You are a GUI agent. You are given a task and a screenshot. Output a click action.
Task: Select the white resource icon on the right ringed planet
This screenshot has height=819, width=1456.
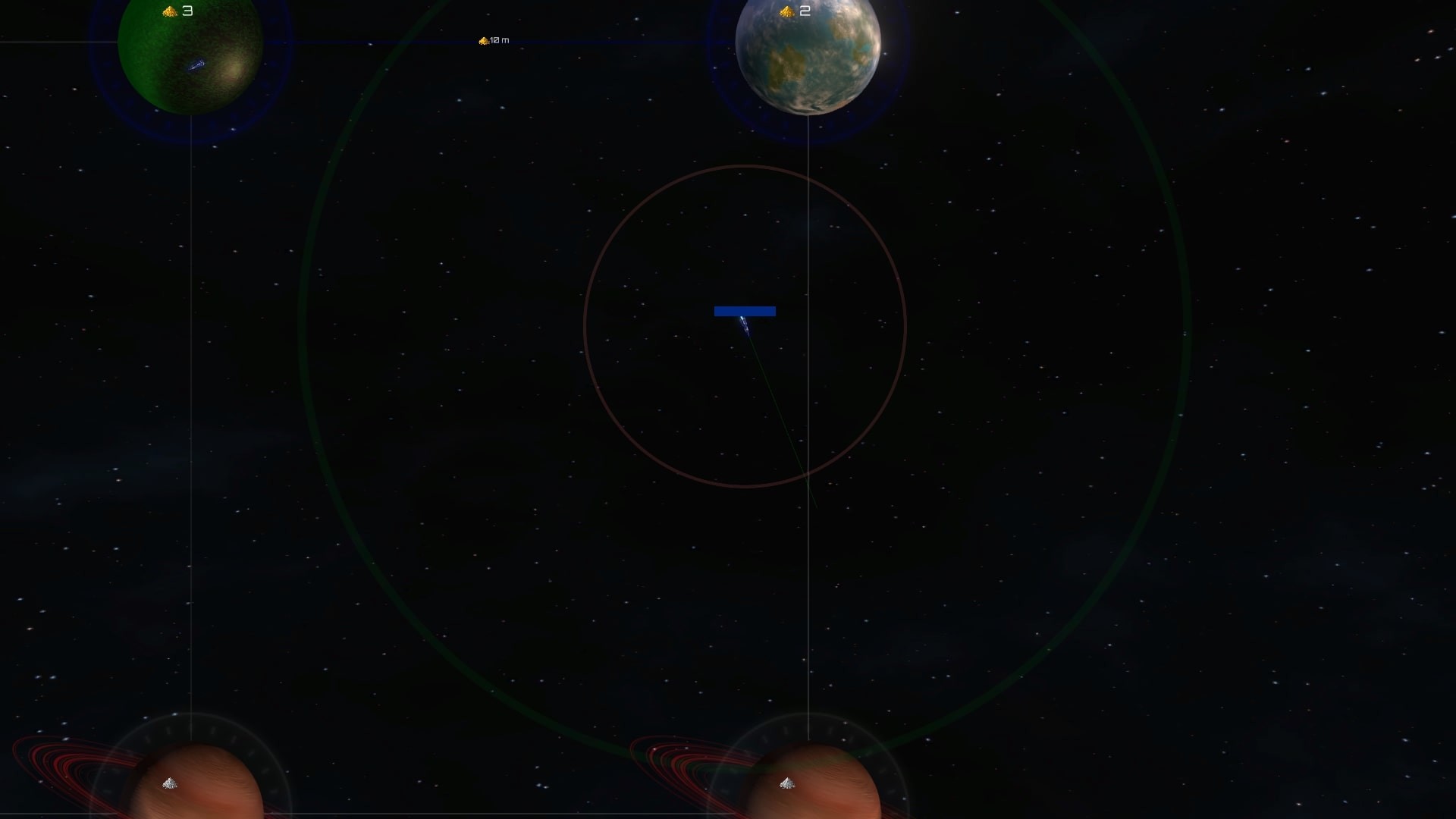[x=787, y=783]
